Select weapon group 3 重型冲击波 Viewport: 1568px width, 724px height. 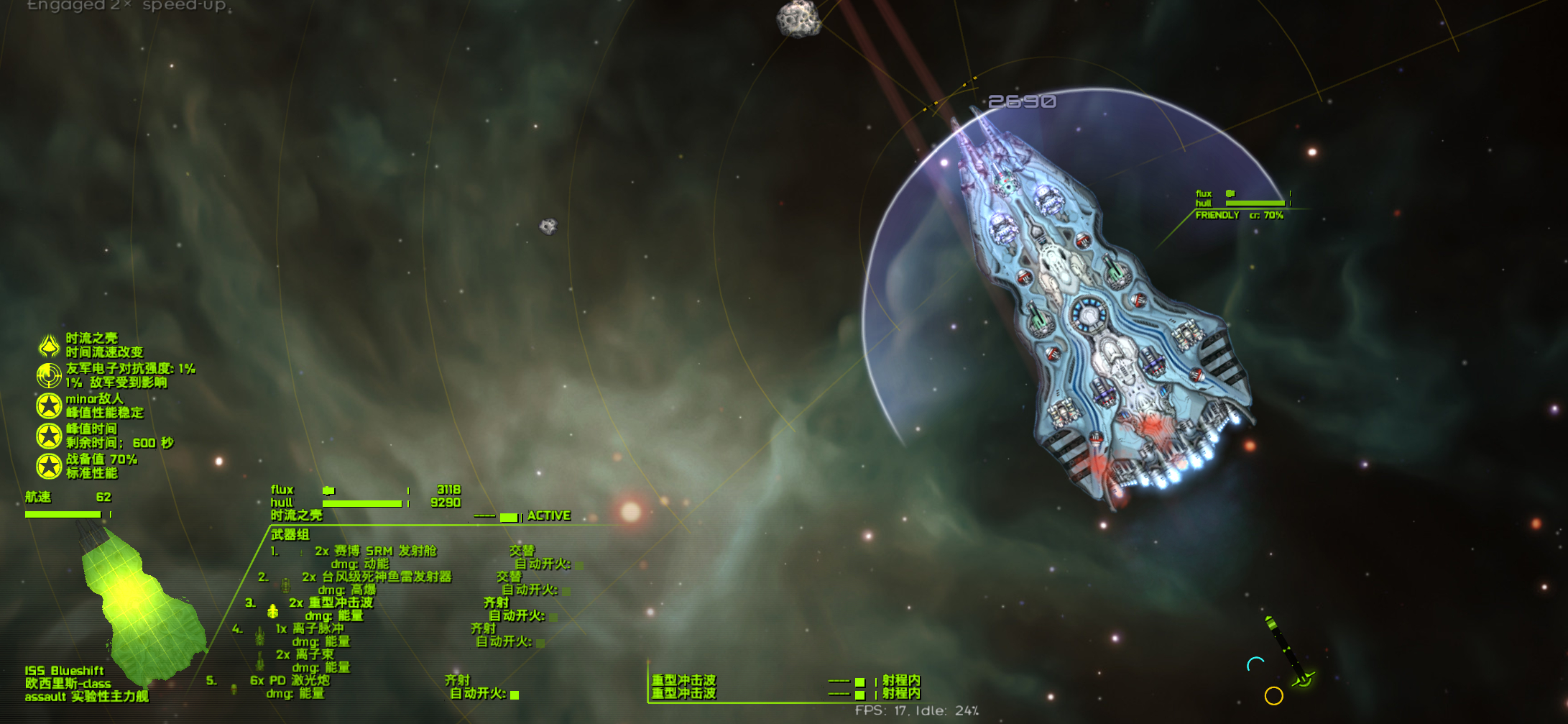click(x=341, y=602)
